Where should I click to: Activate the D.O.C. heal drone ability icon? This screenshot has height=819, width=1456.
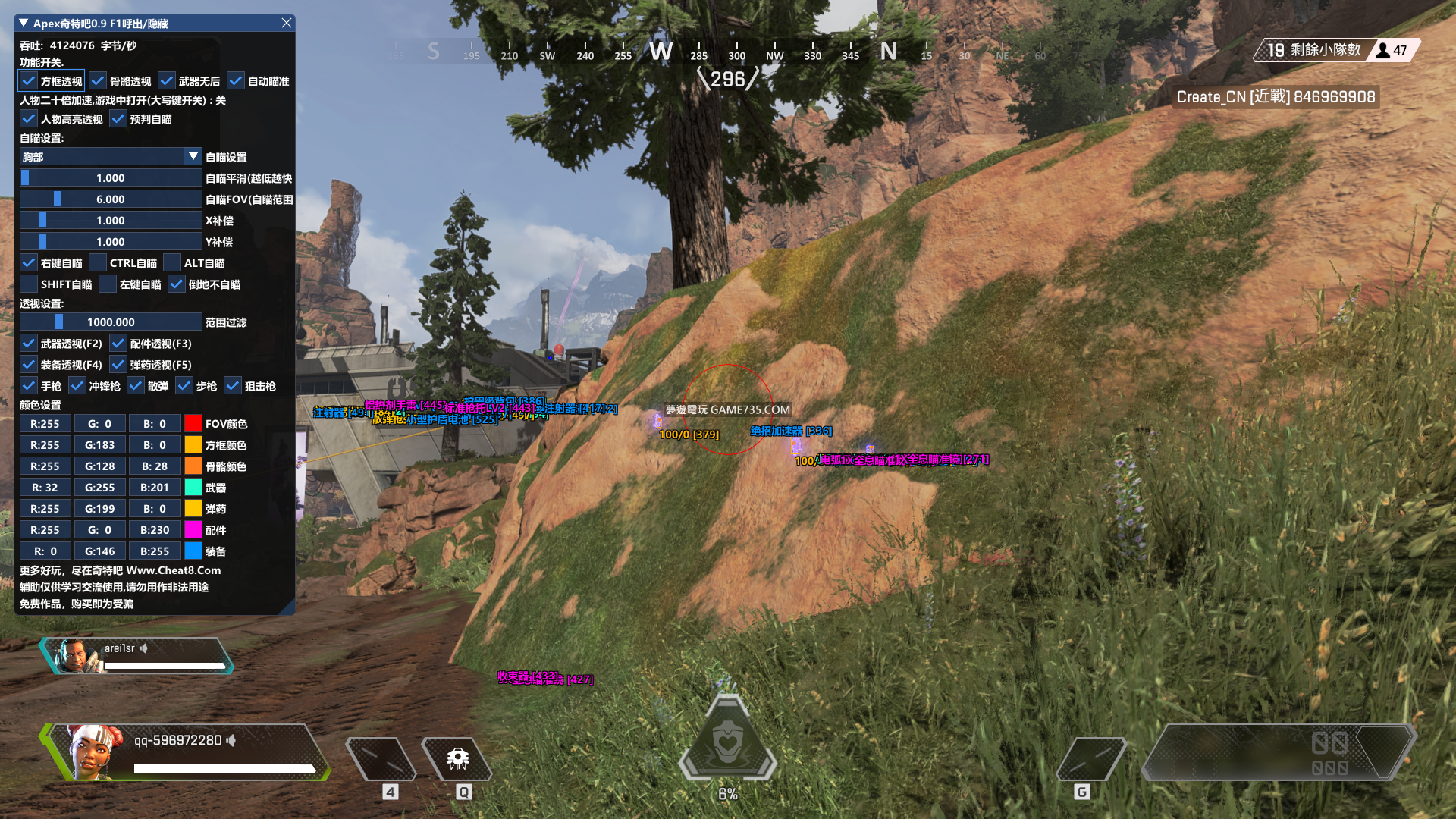(457, 758)
